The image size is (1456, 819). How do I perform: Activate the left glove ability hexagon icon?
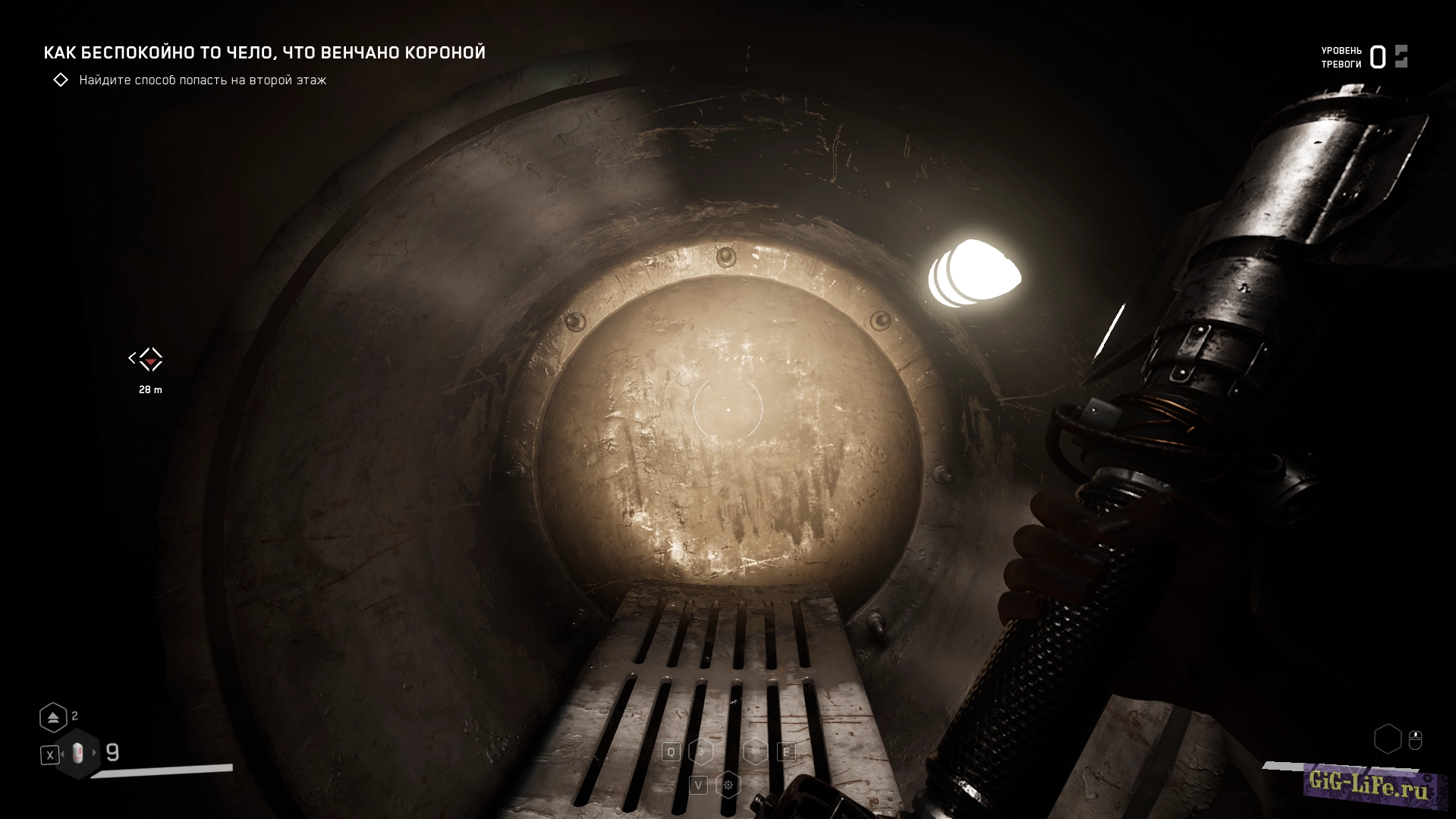tap(702, 752)
